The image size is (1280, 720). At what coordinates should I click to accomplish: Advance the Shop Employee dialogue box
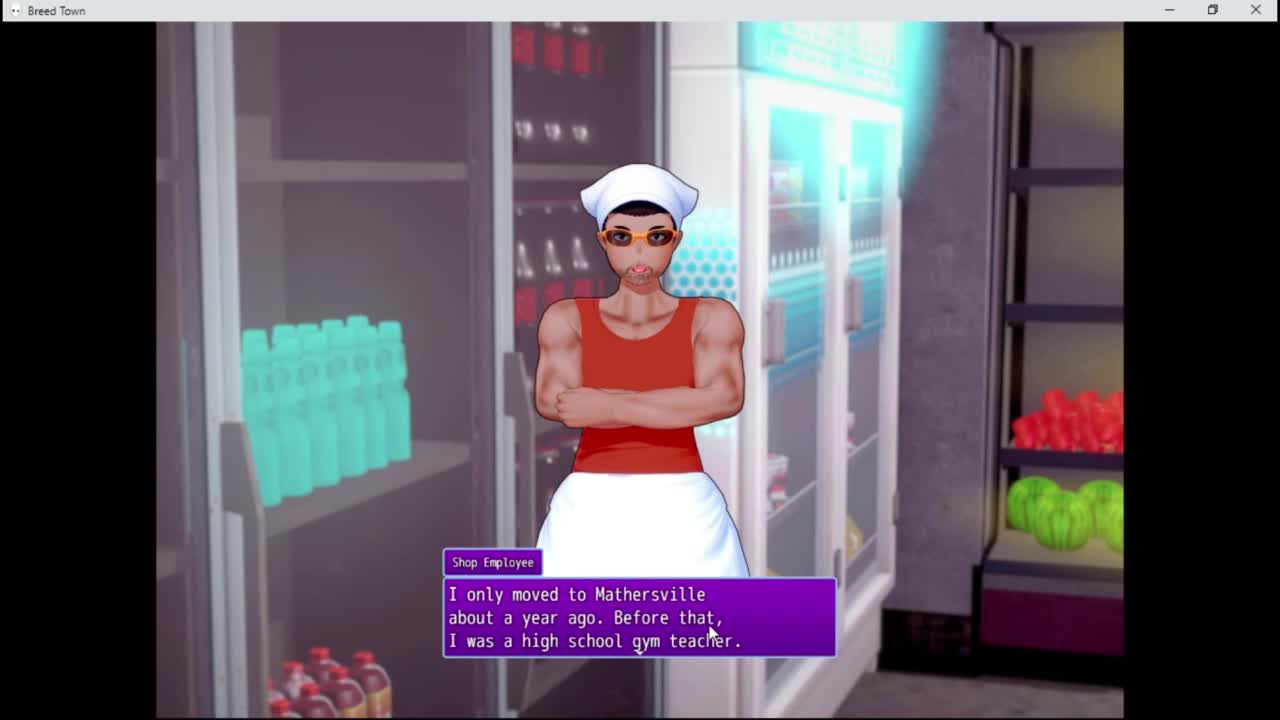(x=639, y=618)
